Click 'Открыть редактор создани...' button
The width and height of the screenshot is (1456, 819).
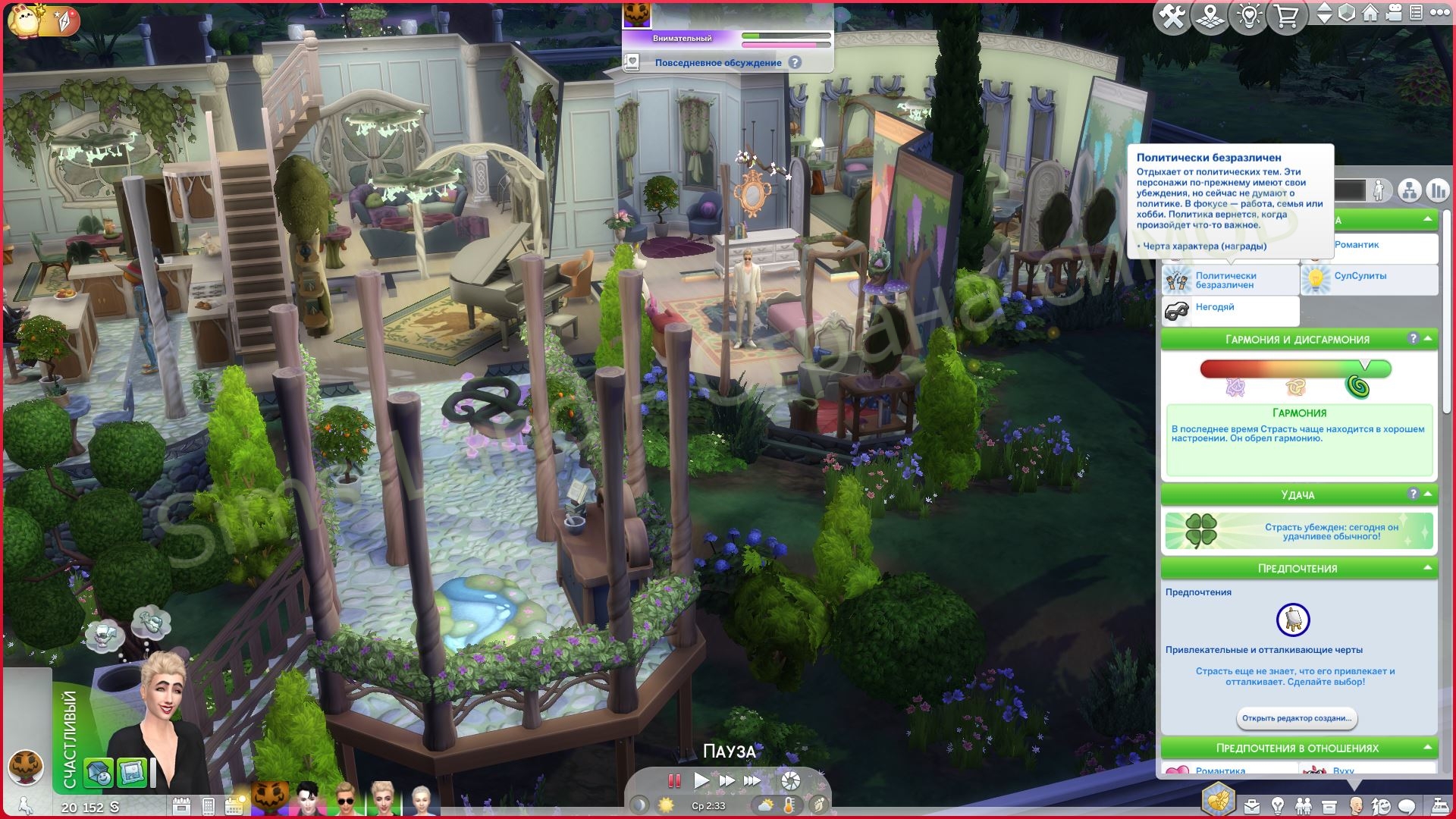(1296, 718)
